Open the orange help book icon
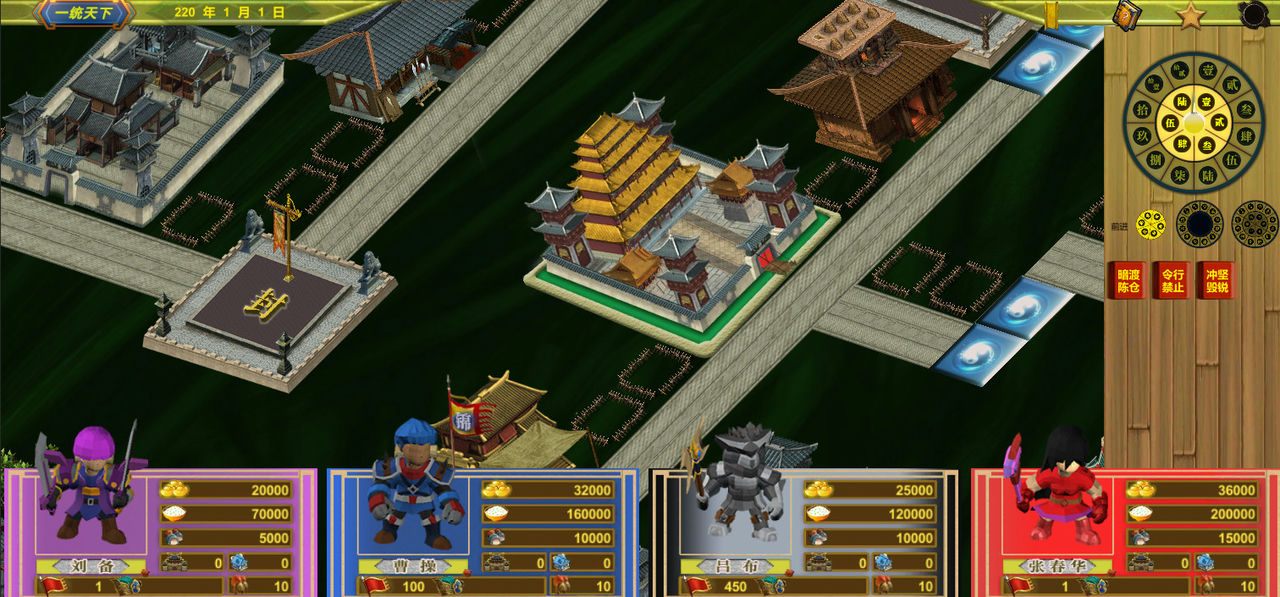The image size is (1280, 597). tap(1127, 14)
